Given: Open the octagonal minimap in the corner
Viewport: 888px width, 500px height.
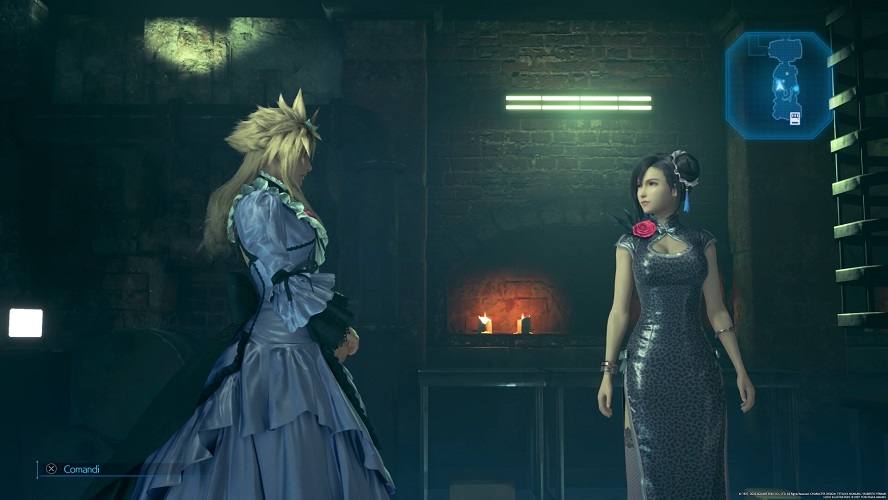Looking at the screenshot, I should coord(779,85).
